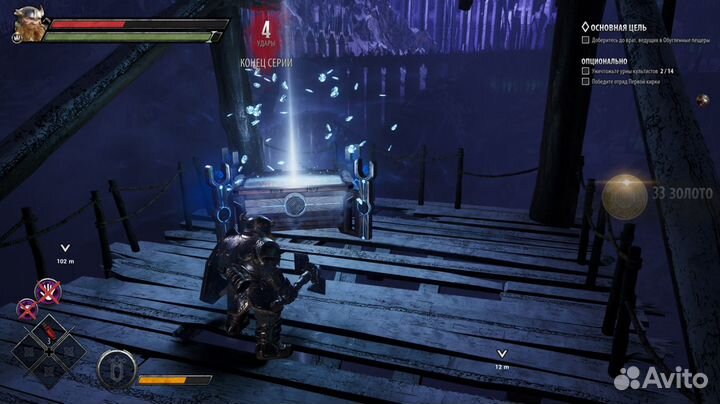Screen dimensions: 720x404
Task: Click the larger crossed-out hand status icon
Action: click(x=46, y=292)
